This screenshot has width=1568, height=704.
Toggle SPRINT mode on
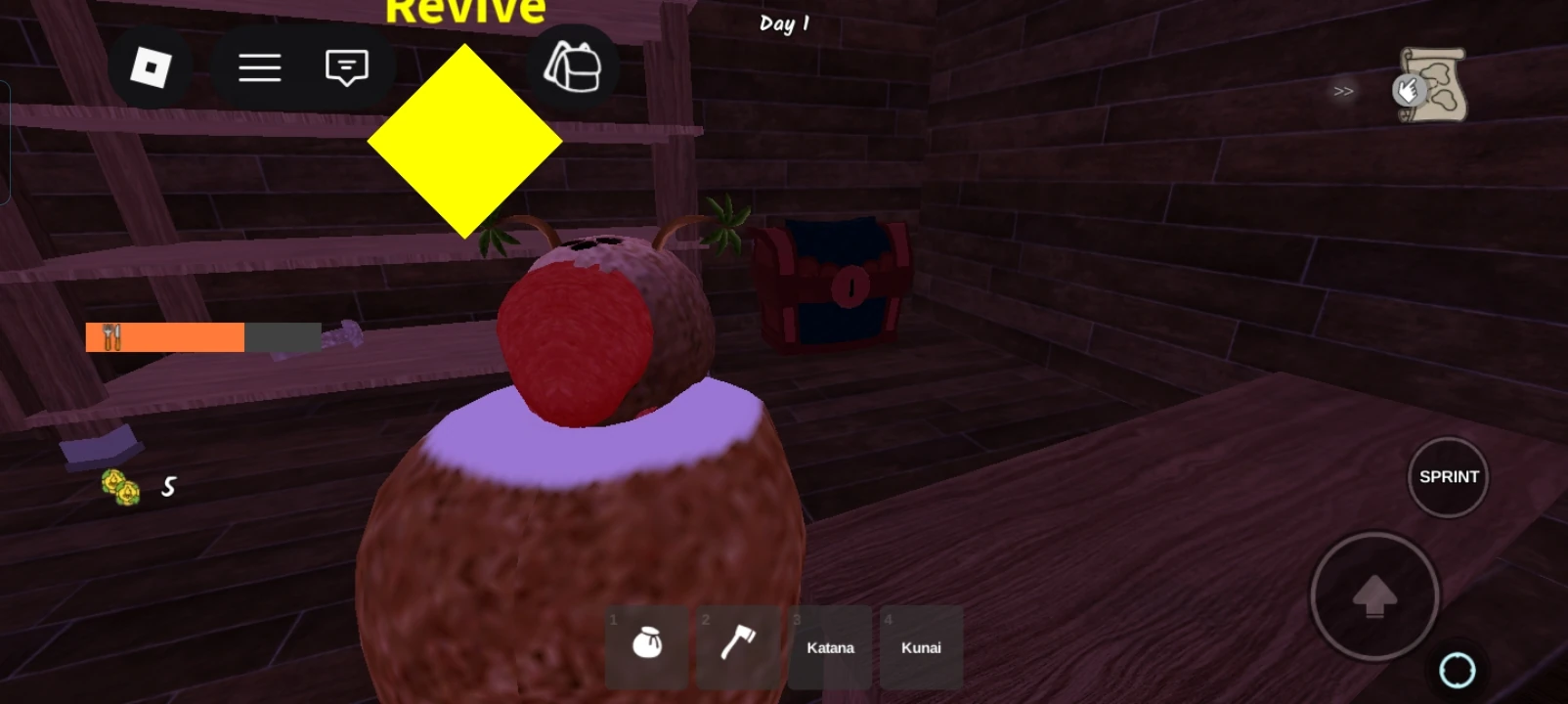click(x=1448, y=477)
